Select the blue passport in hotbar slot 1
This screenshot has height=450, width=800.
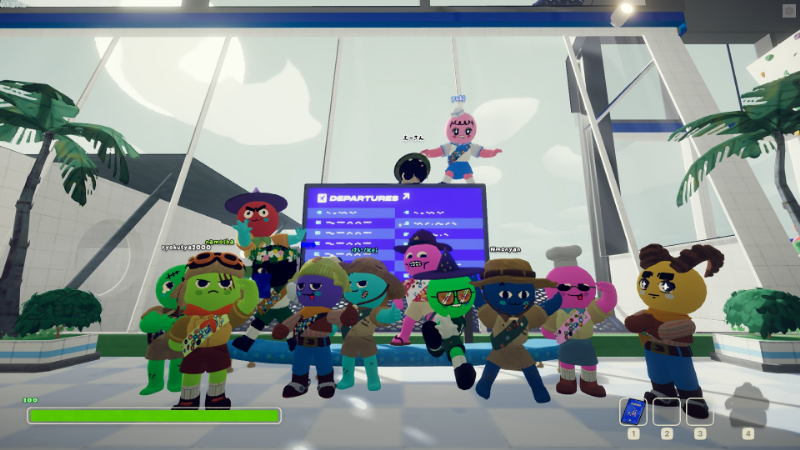coord(633,412)
